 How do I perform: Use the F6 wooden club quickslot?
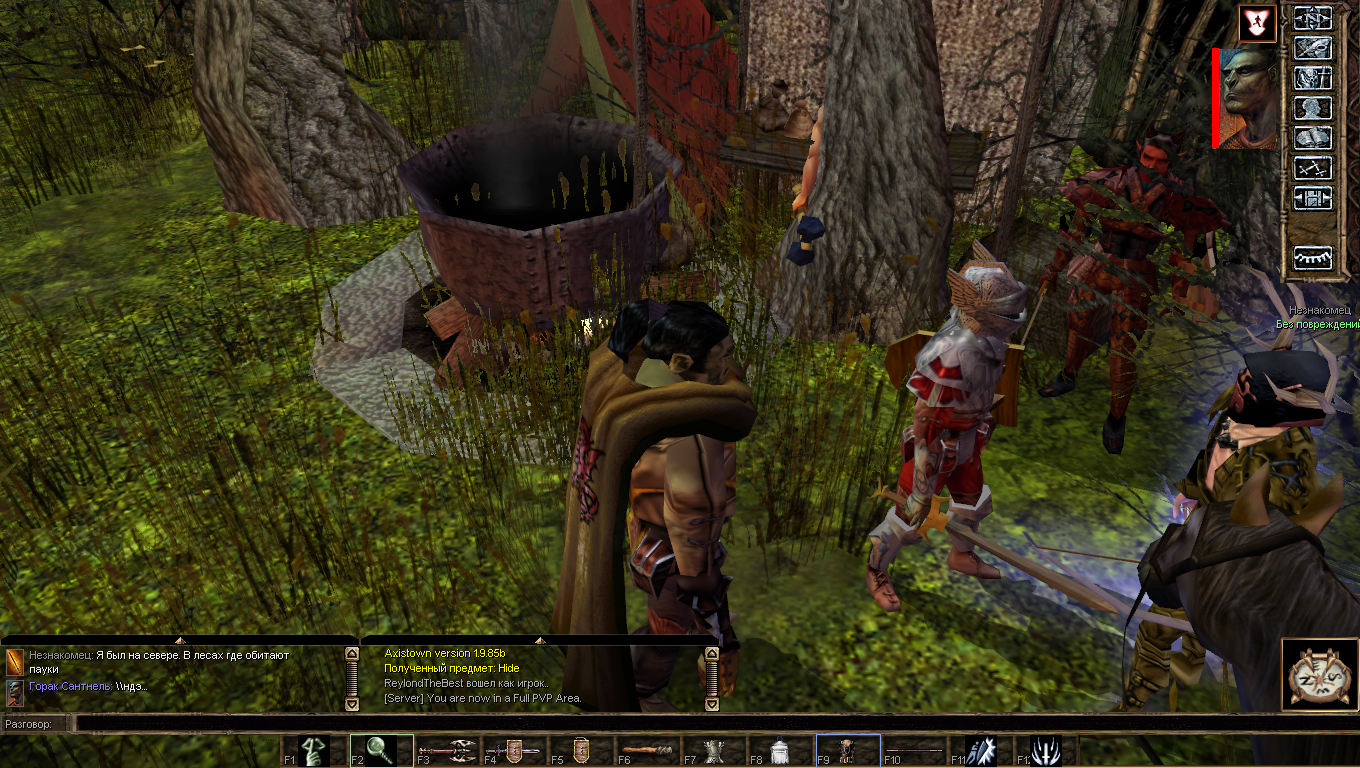pos(647,751)
